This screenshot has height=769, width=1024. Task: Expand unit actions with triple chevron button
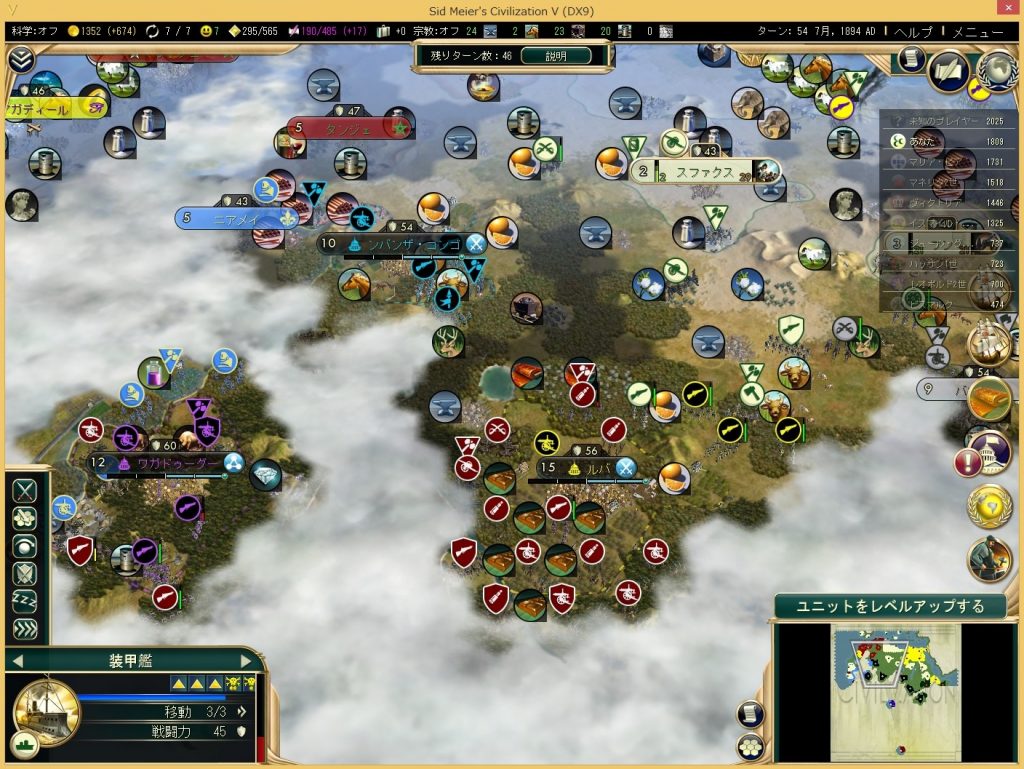(25, 629)
